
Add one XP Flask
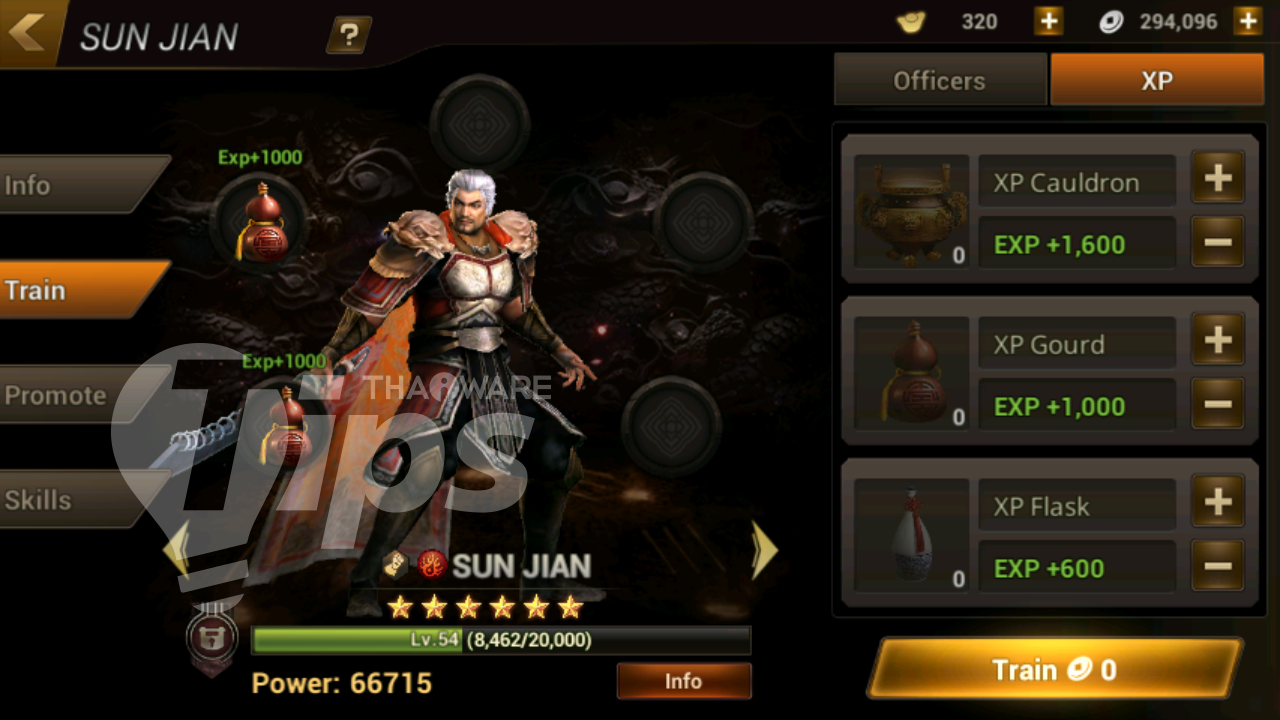coord(1217,503)
